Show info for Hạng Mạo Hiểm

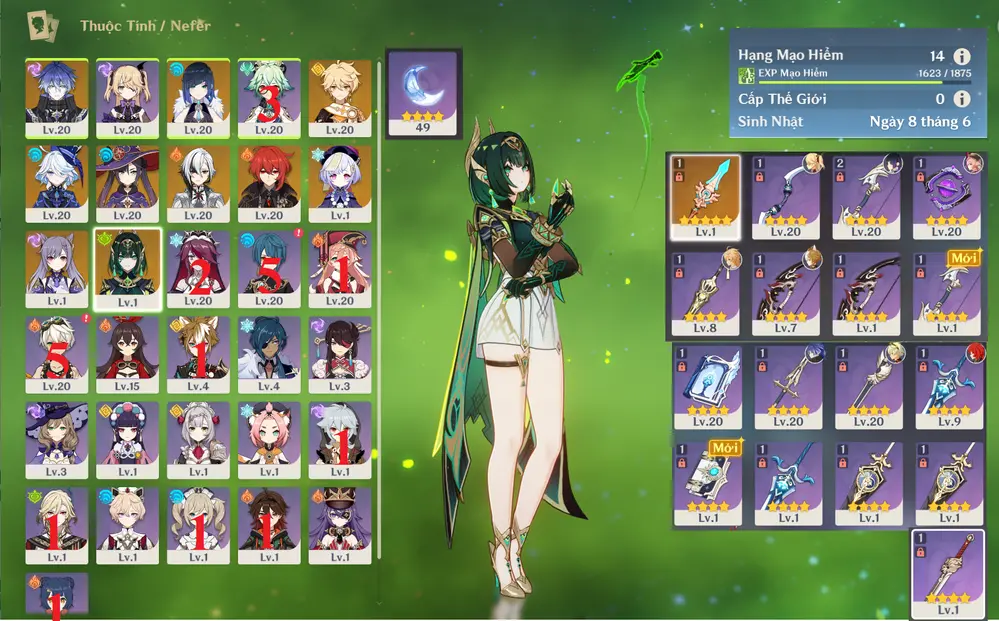point(962,57)
